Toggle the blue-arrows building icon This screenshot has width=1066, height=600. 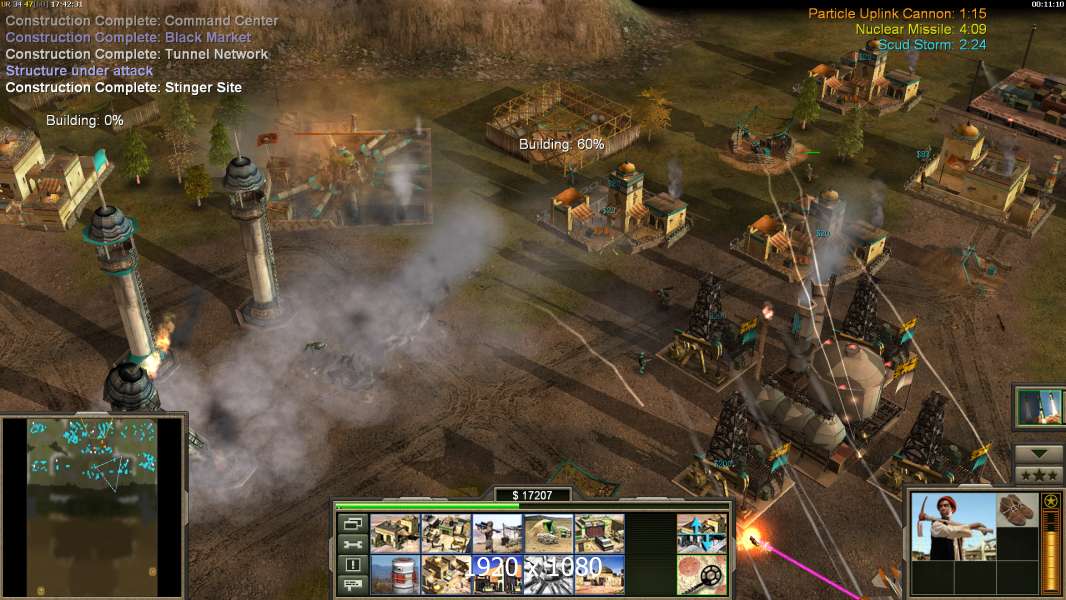click(x=702, y=533)
